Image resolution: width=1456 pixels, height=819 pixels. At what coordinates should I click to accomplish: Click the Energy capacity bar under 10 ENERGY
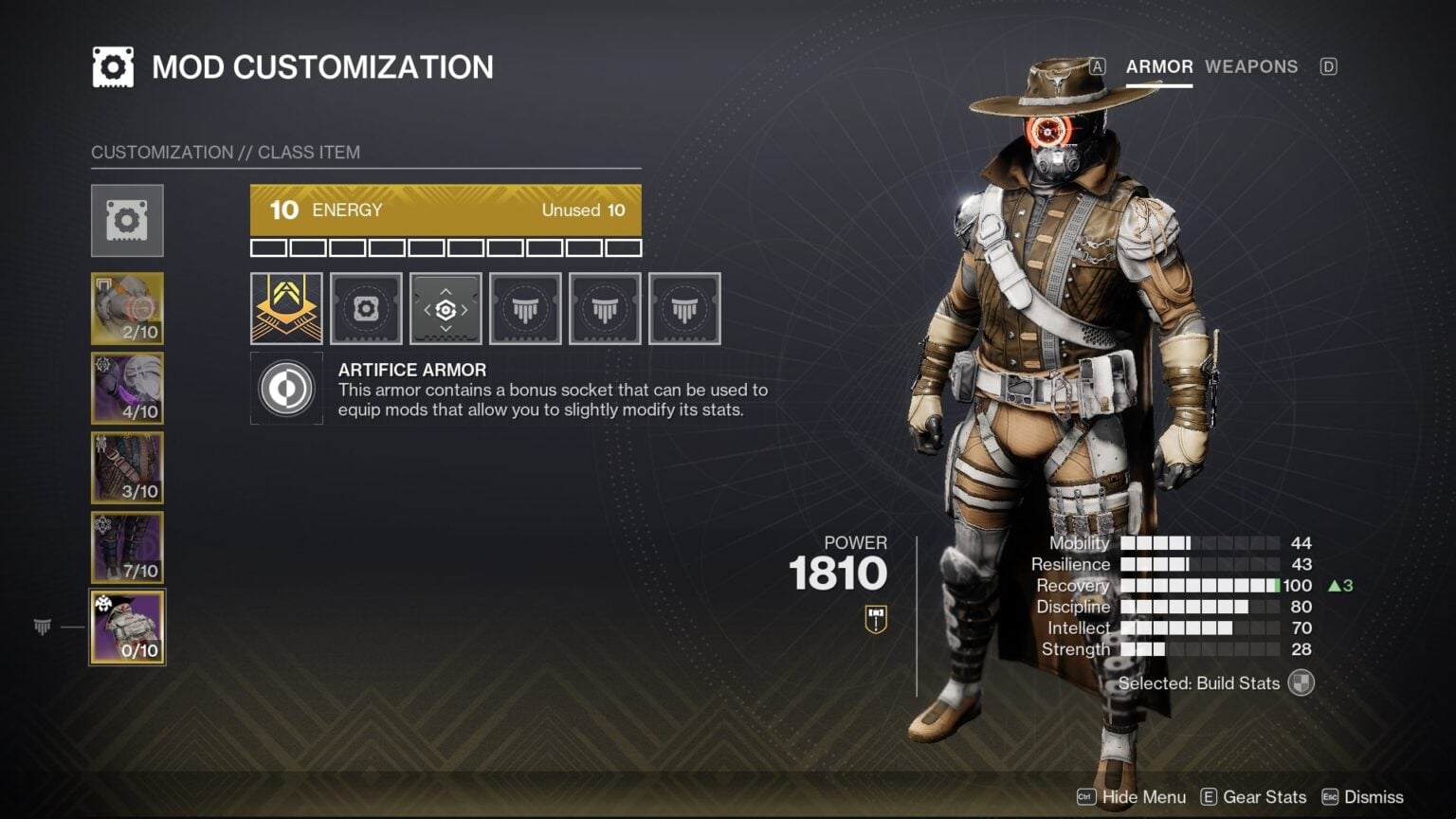(446, 248)
